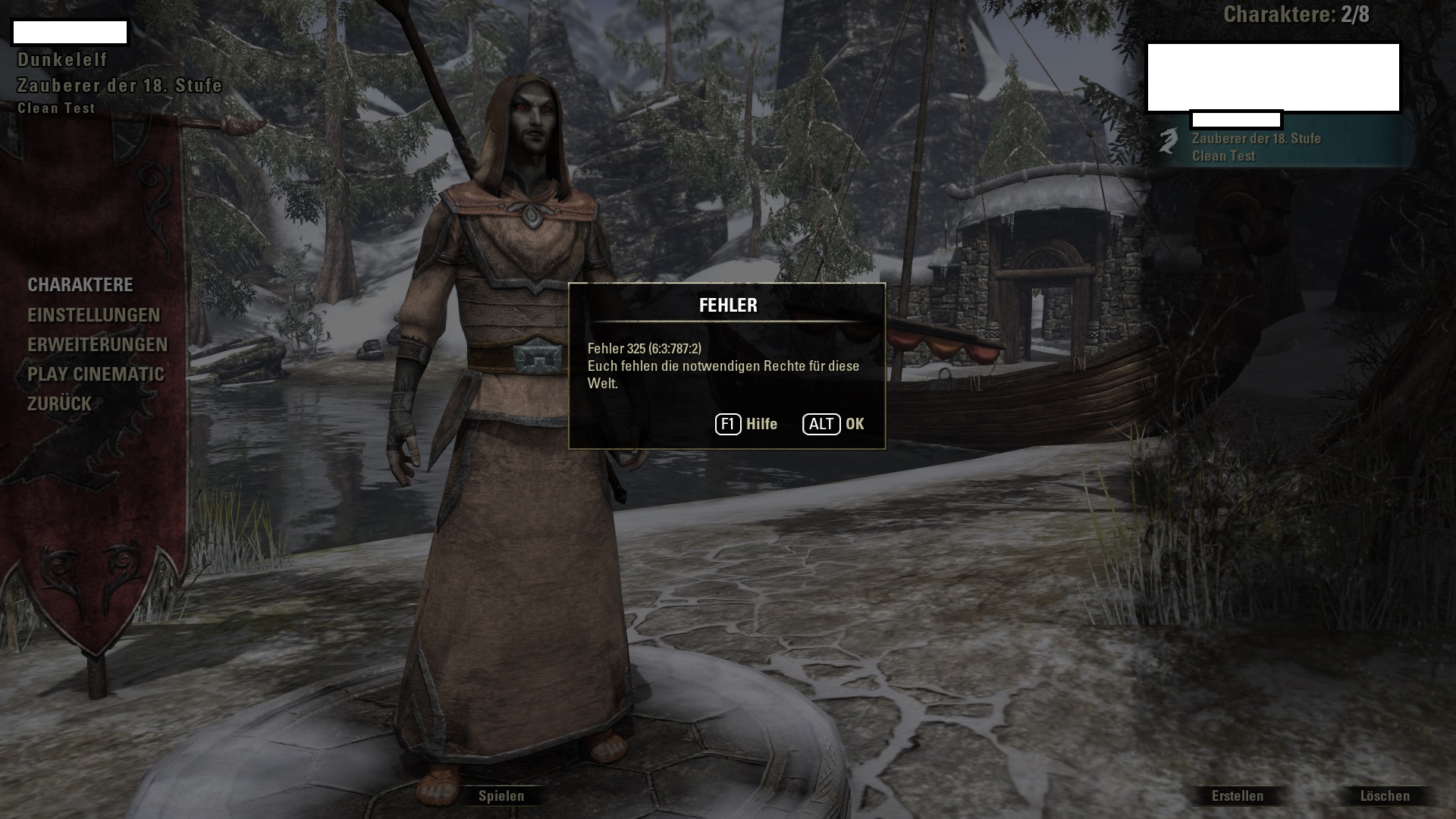Confirm the error dialog with OK
1456x819 pixels.
point(834,424)
